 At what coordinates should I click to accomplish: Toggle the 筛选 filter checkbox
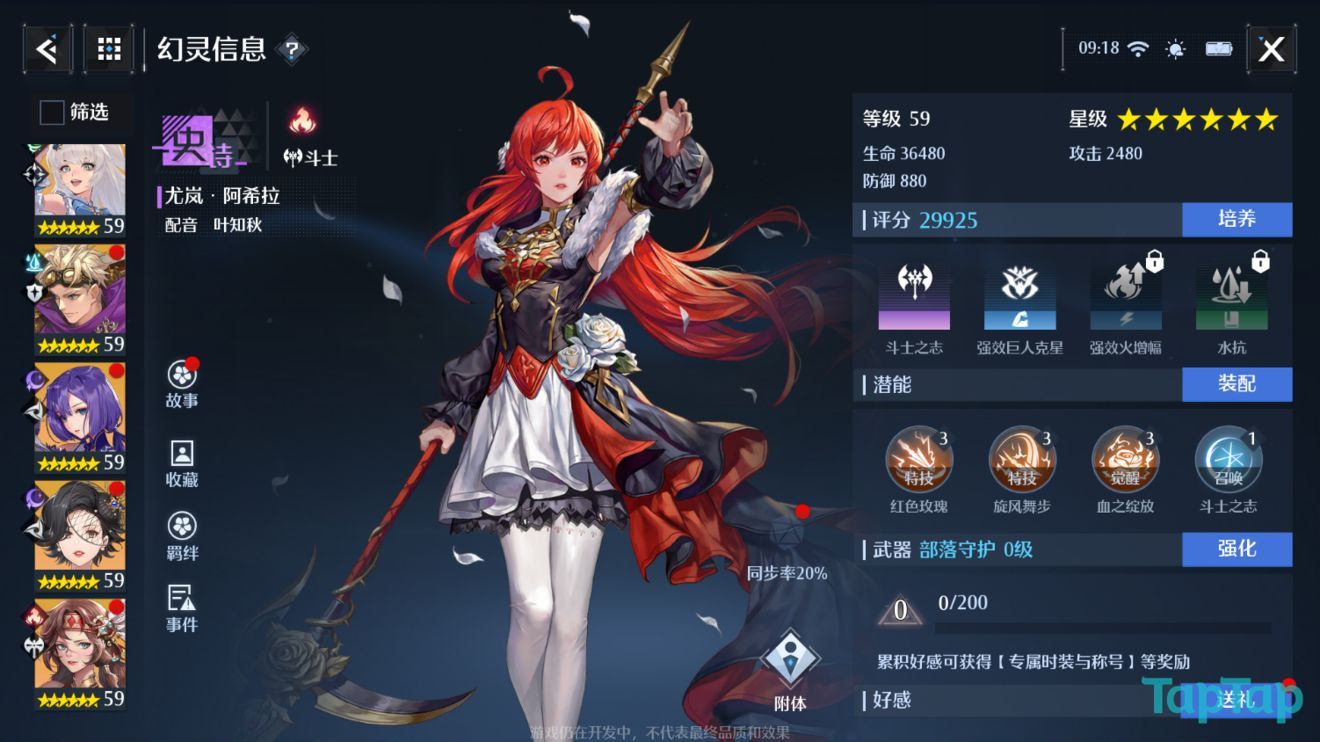[x=50, y=113]
